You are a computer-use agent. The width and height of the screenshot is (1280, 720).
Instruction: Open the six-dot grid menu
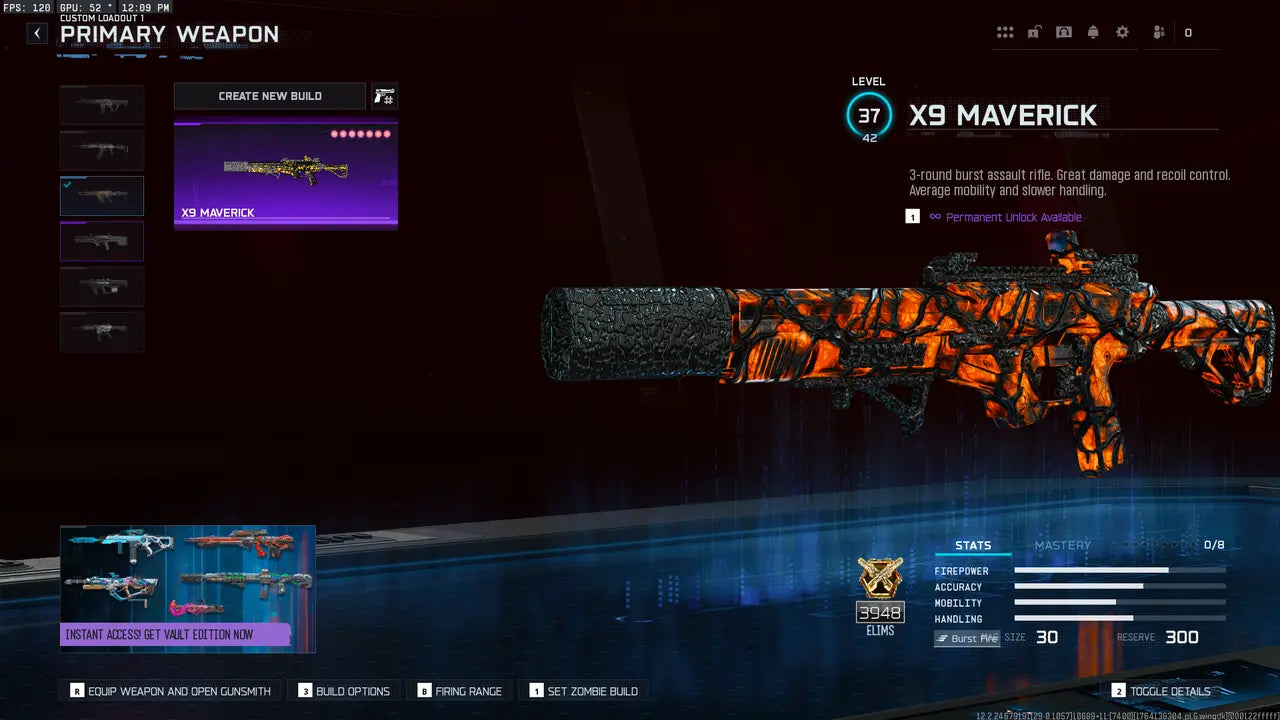coord(1005,33)
